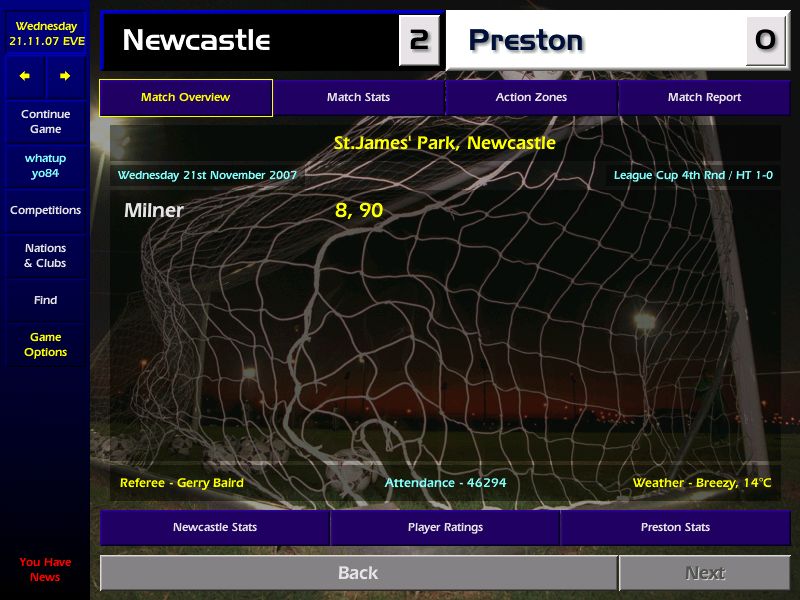Screen dimensions: 800x600
Task: Click the left yellow back arrow
Action: (25, 76)
